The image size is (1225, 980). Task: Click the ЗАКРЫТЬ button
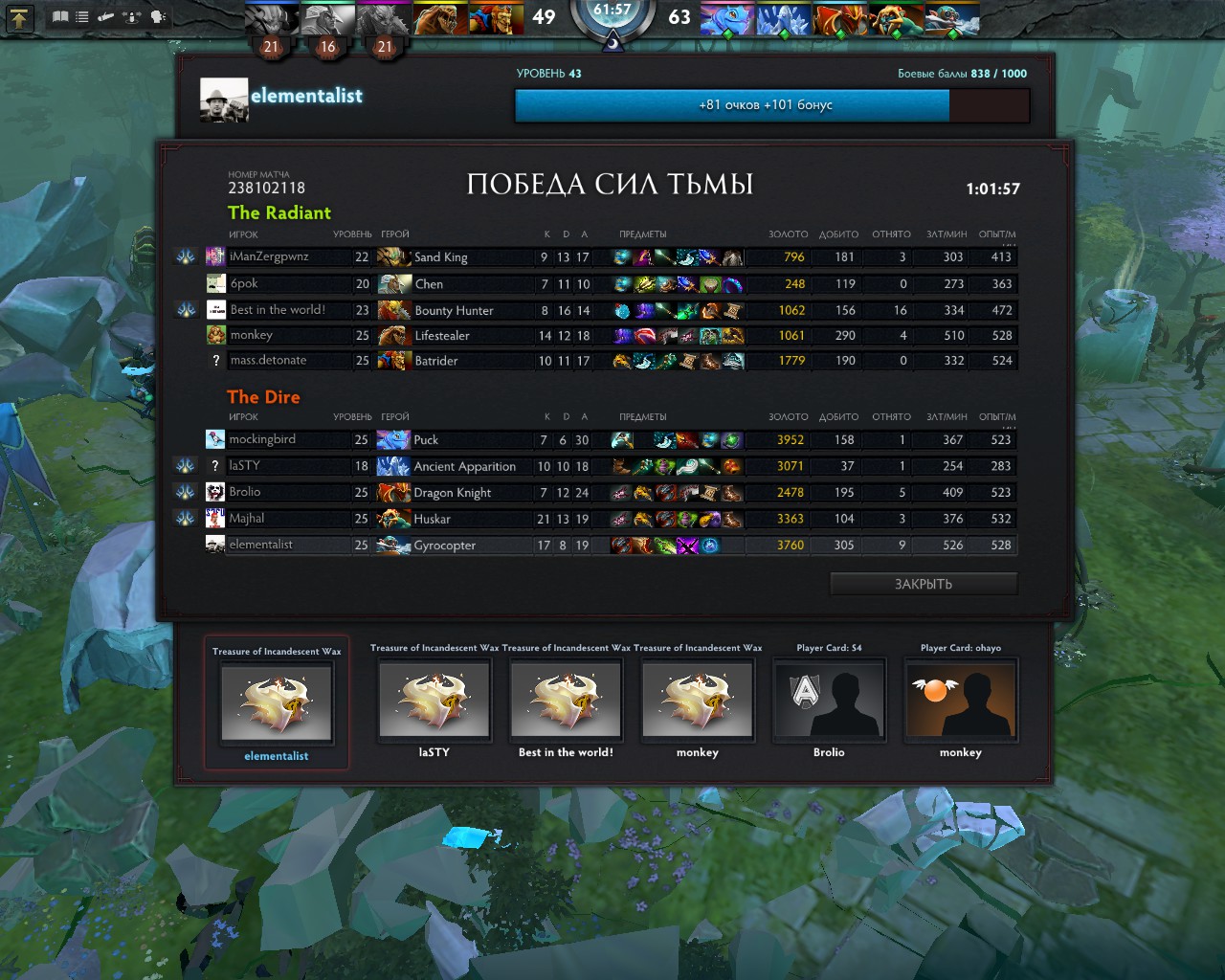click(923, 583)
